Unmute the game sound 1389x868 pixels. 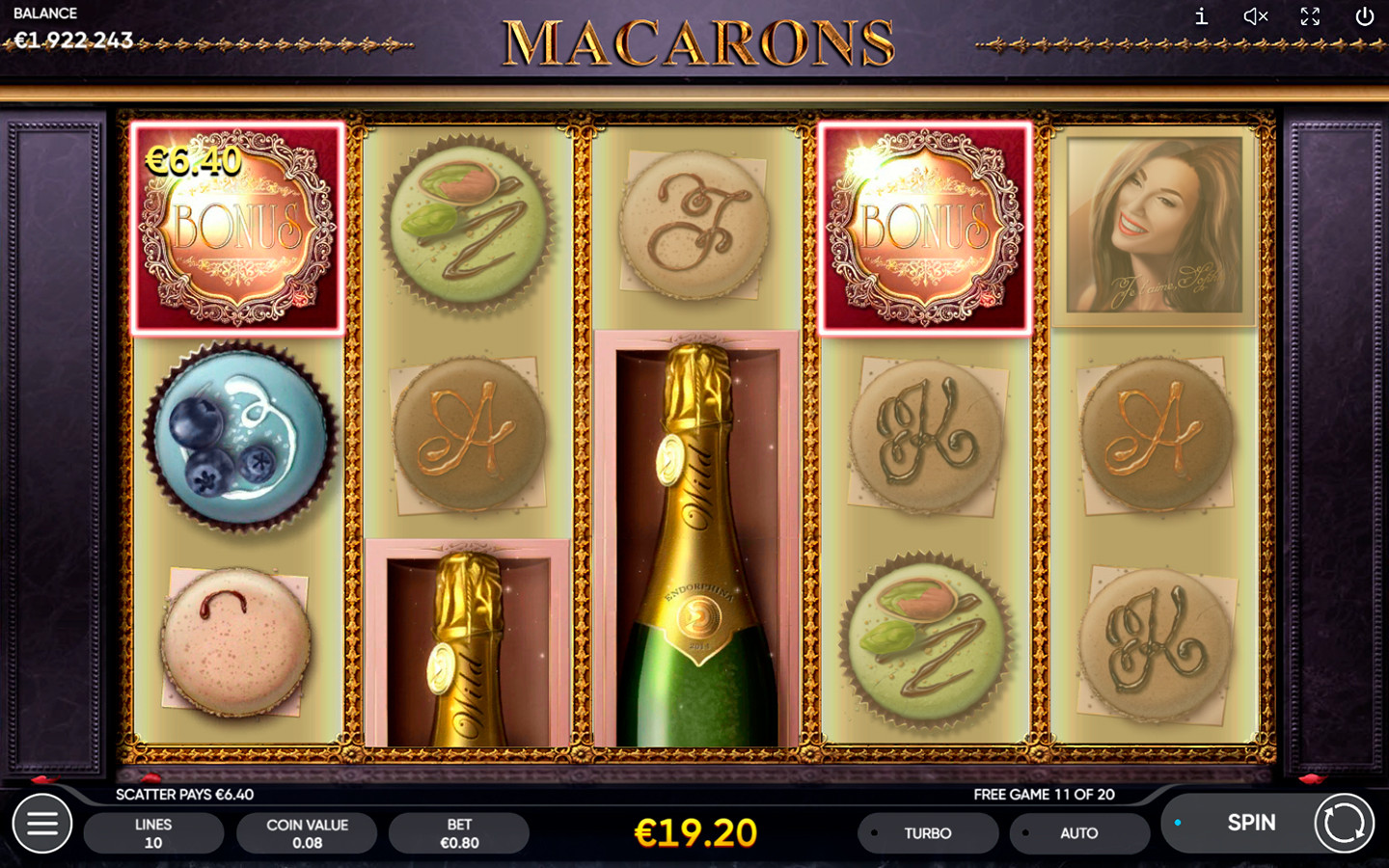tap(1255, 16)
